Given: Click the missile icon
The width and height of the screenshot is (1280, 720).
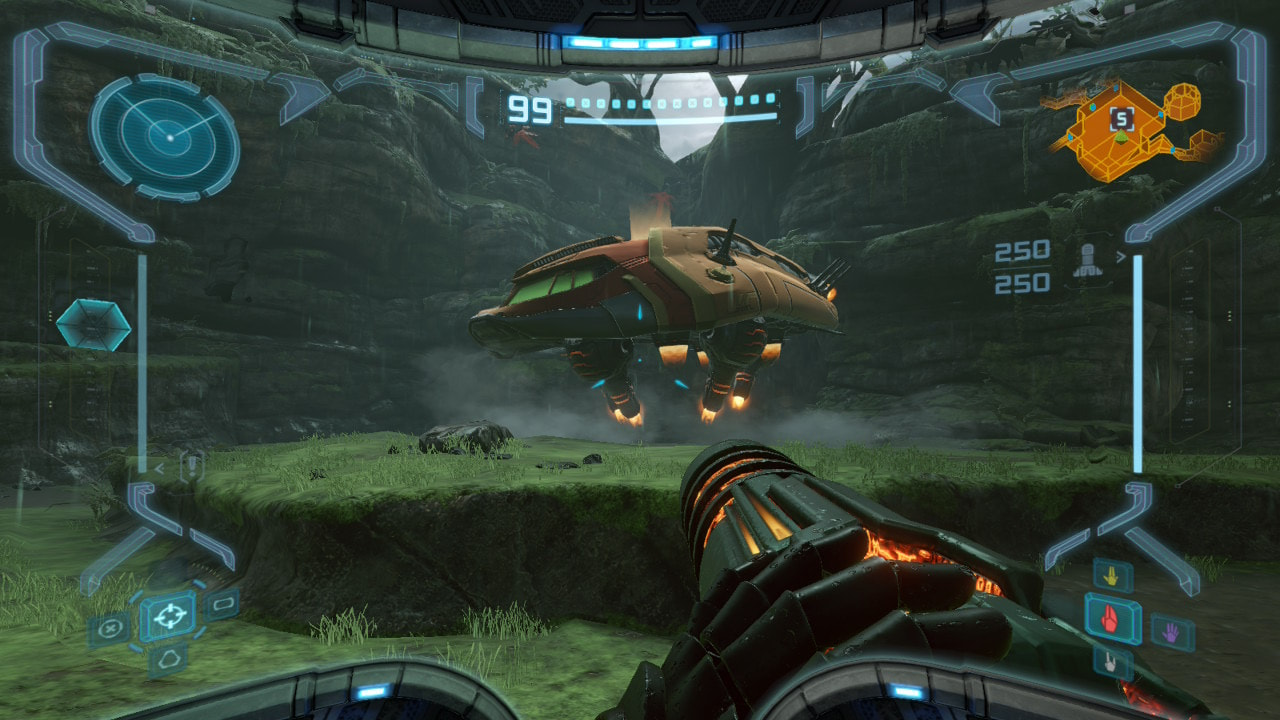Looking at the screenshot, I should [1087, 260].
